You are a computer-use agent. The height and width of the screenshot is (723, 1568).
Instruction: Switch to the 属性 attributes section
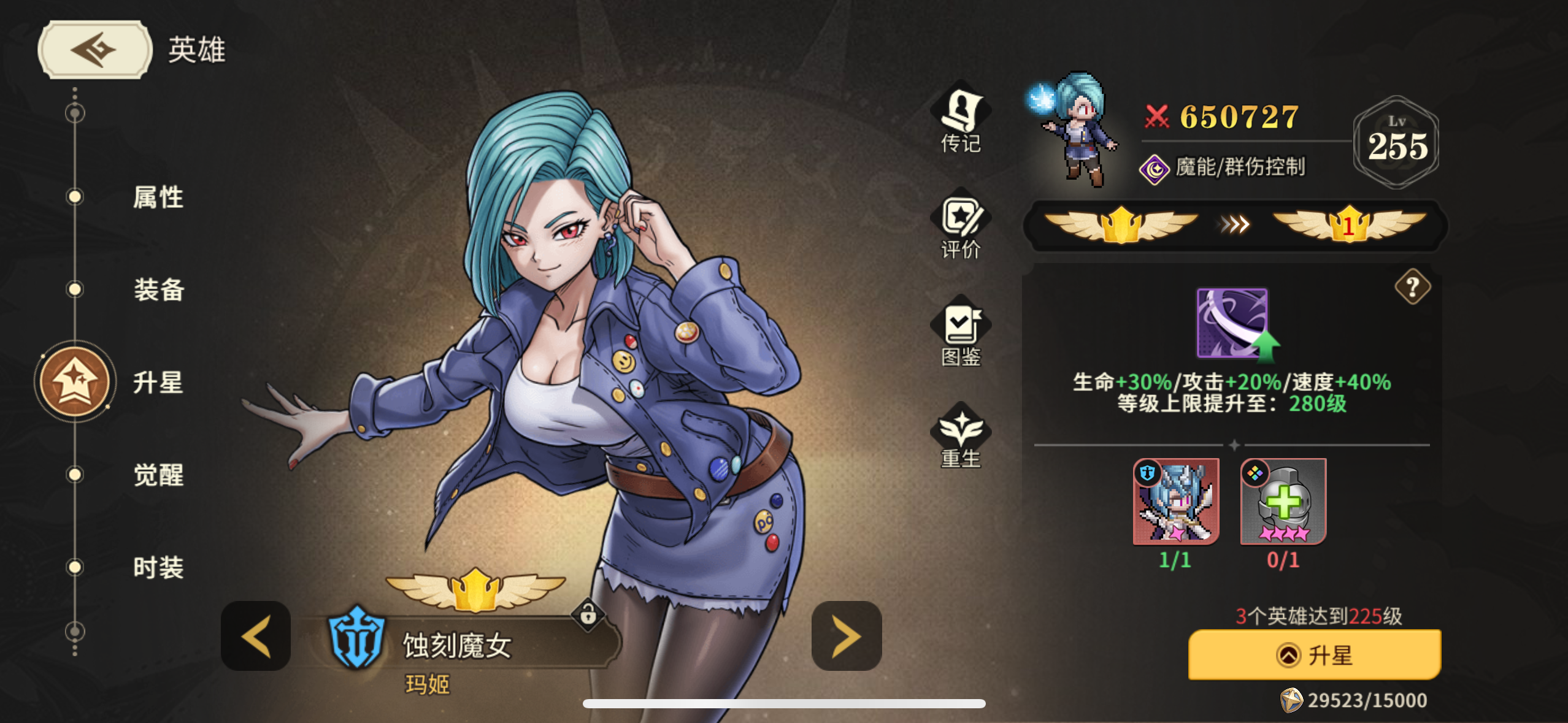158,197
